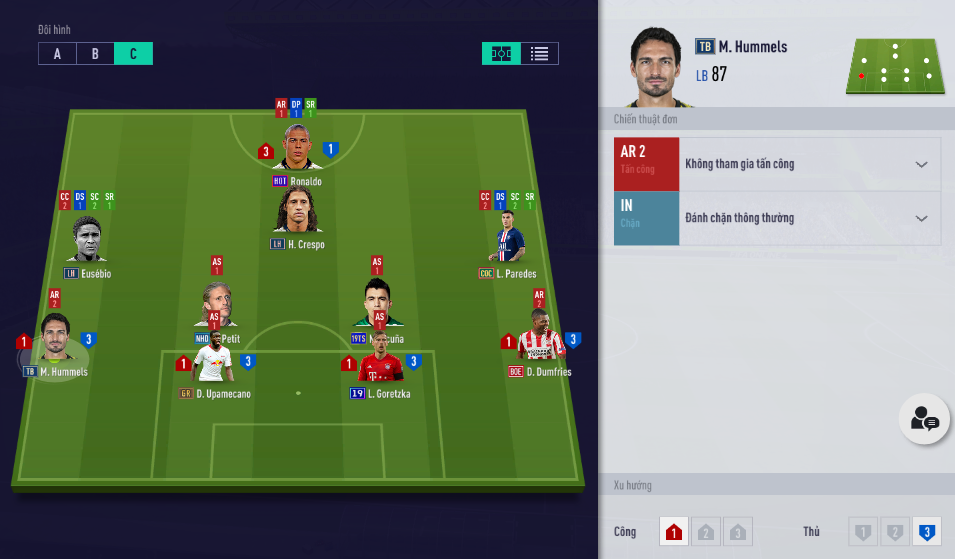Select L. Goretzka in defense
The height and width of the screenshot is (559, 955).
click(x=380, y=366)
